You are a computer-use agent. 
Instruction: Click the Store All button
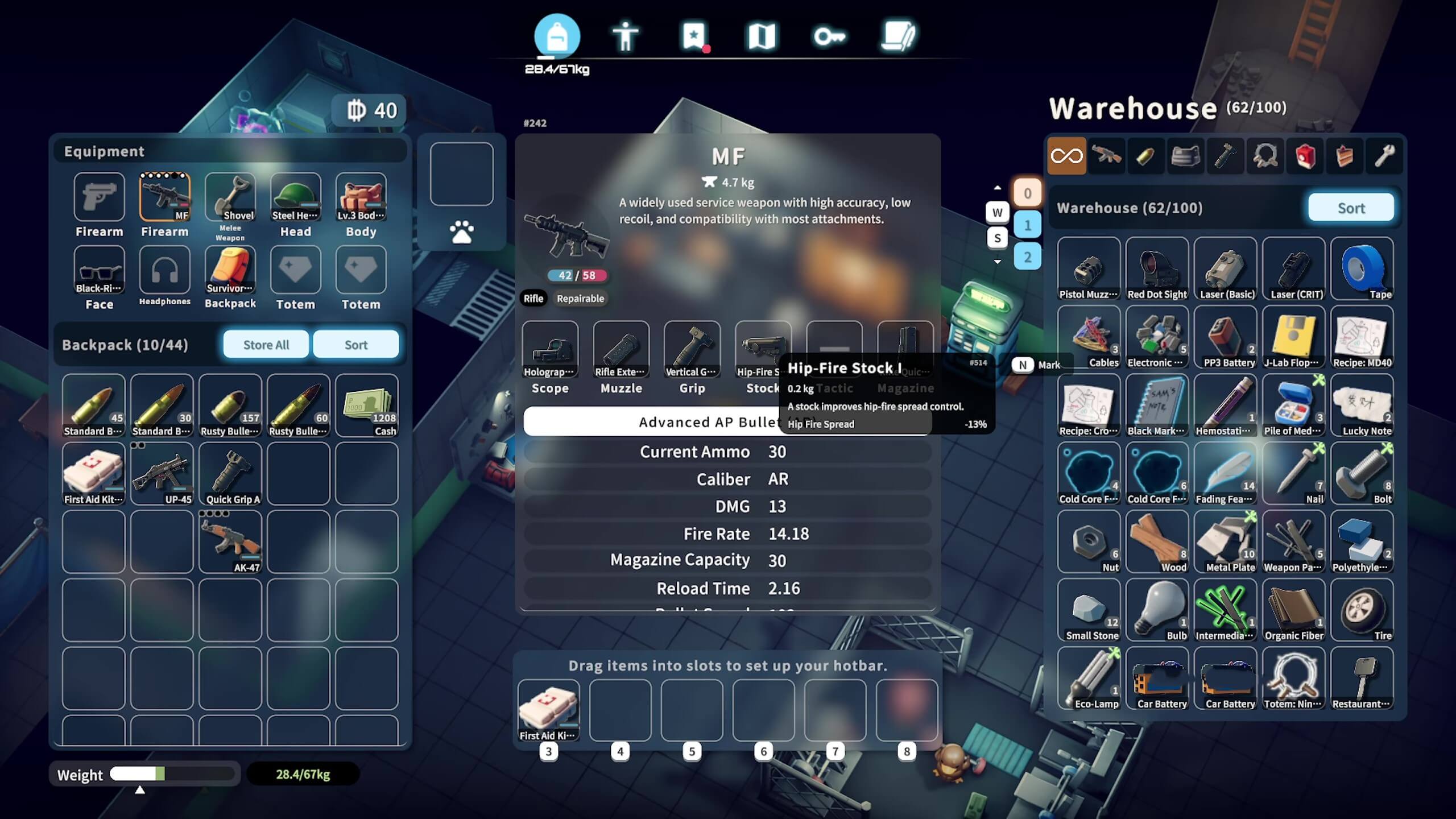[x=266, y=345]
